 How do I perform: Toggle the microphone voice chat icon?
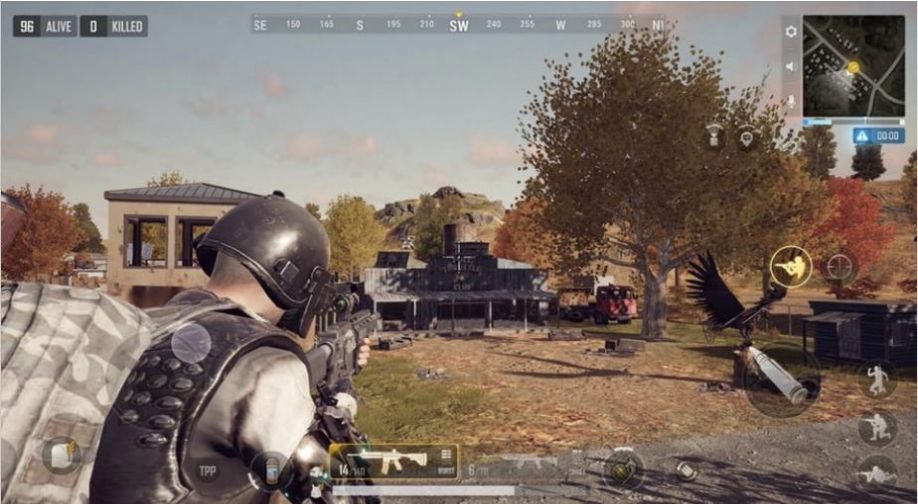coord(791,101)
